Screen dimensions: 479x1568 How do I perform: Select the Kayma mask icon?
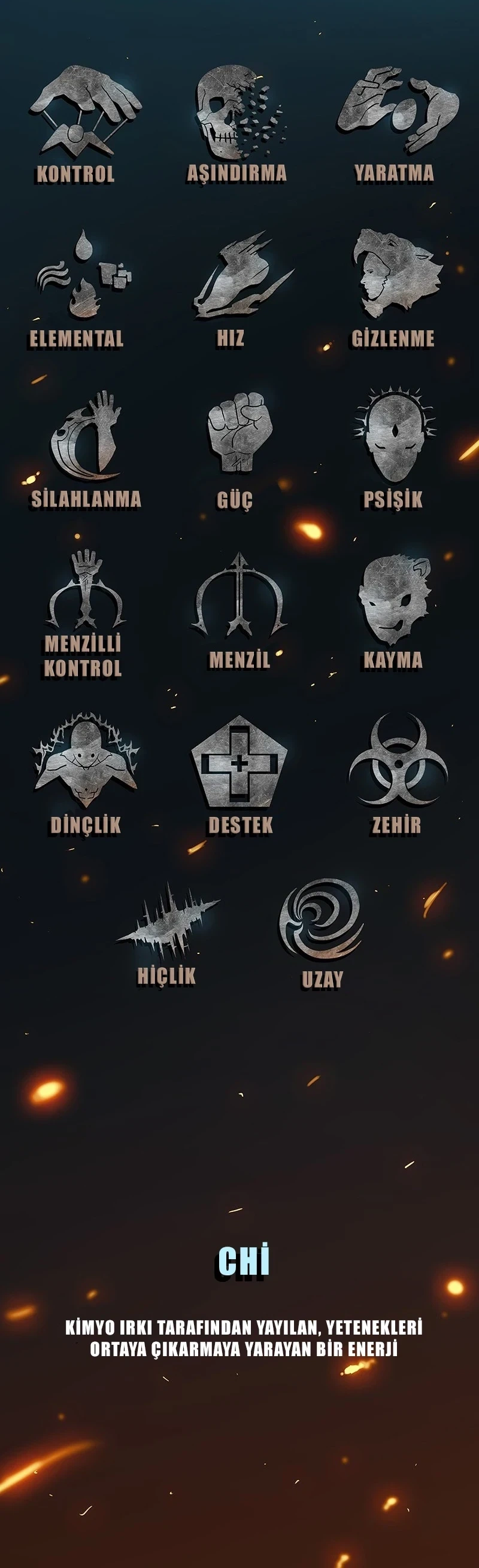(395, 598)
